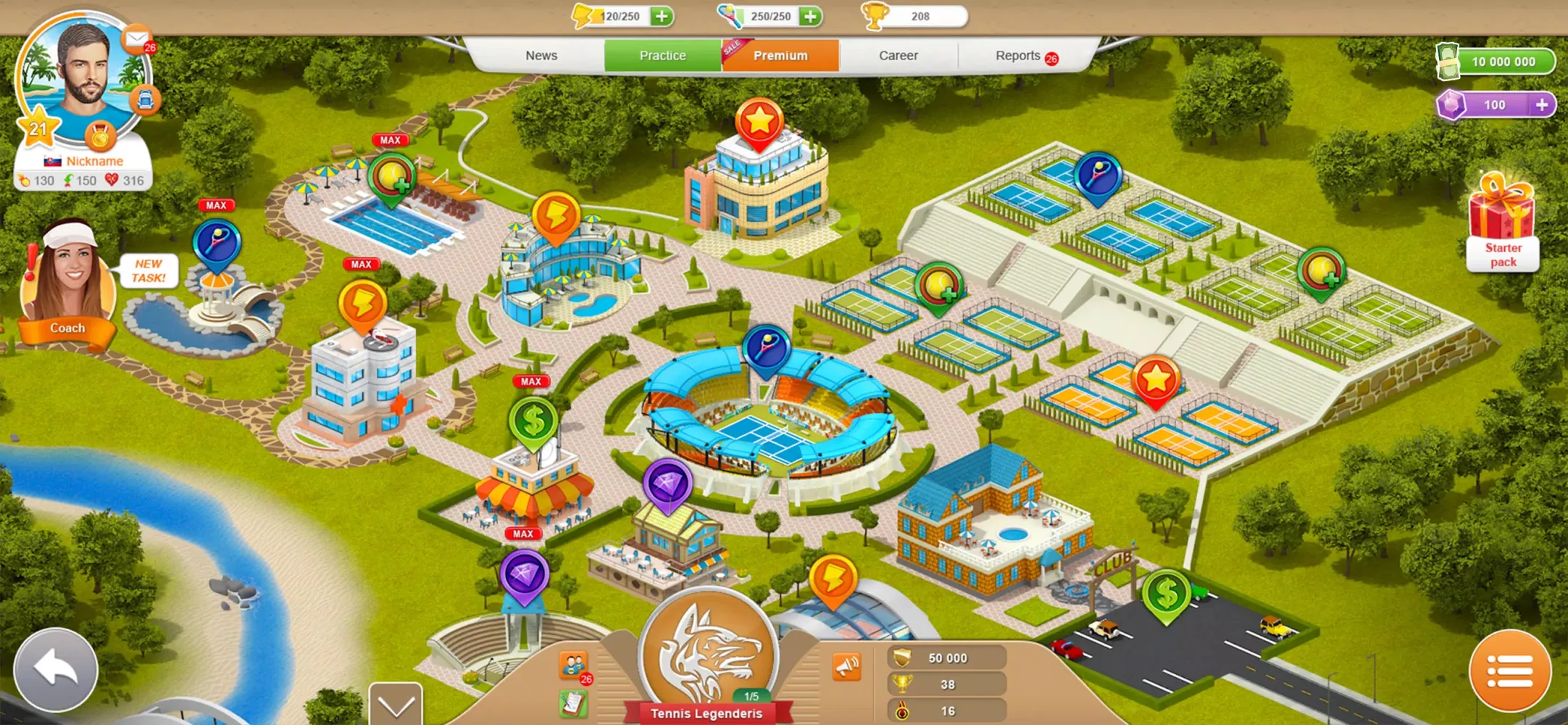
Task: Select the star marker above the office building
Action: [x=759, y=122]
